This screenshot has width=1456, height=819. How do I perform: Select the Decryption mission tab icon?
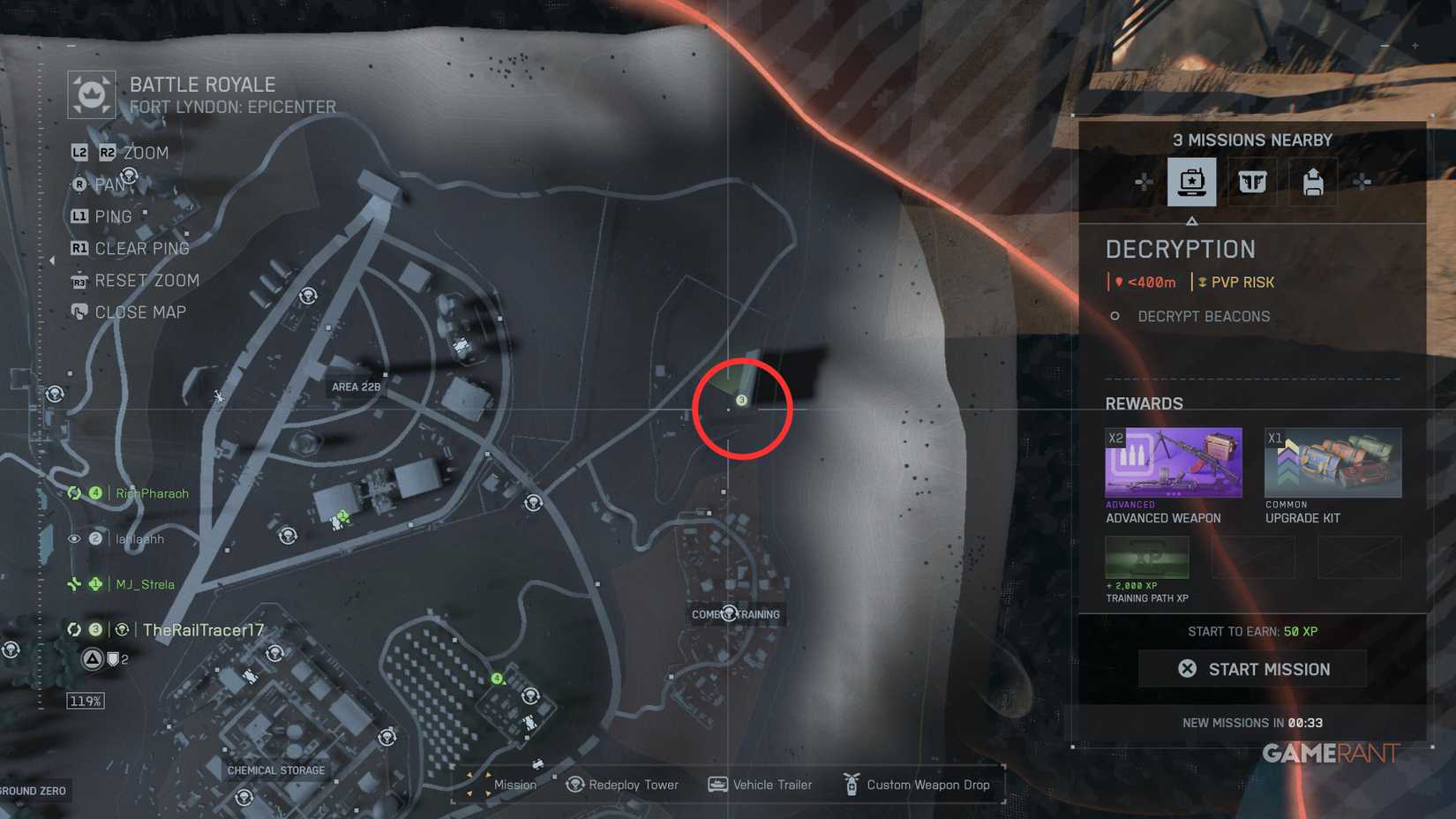[1192, 181]
